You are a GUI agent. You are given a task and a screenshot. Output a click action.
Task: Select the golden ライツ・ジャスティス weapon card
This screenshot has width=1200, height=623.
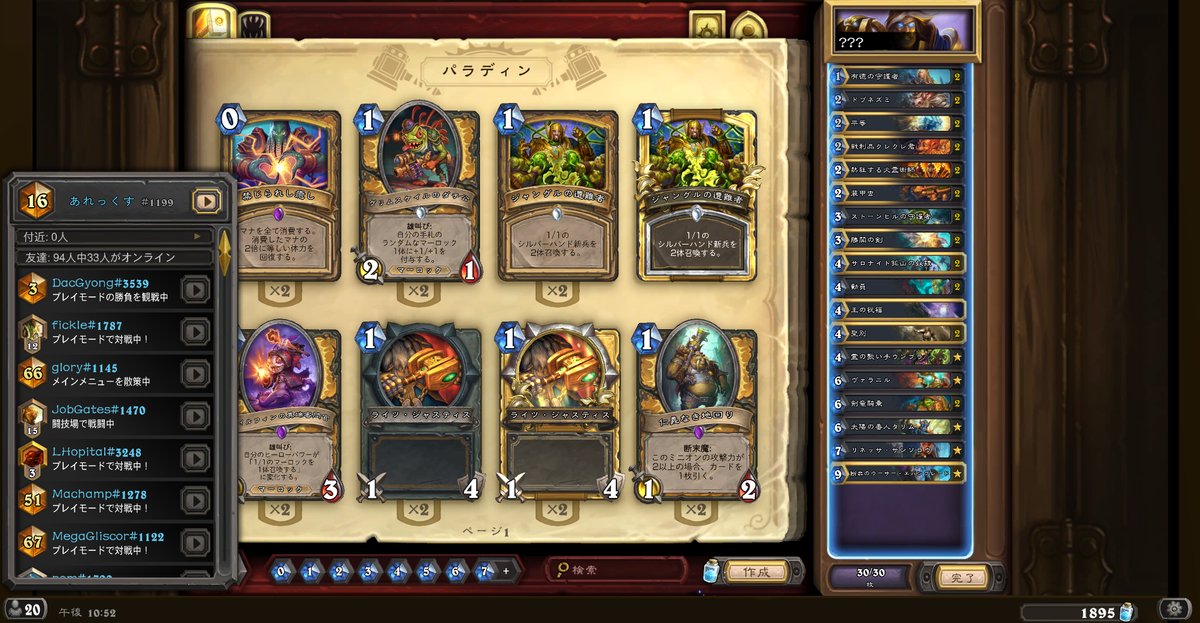(x=558, y=412)
